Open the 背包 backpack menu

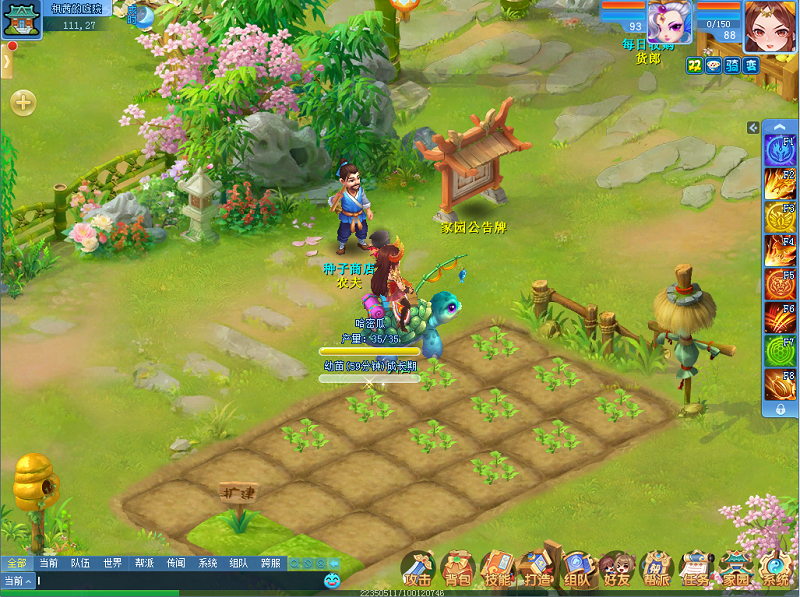(457, 568)
